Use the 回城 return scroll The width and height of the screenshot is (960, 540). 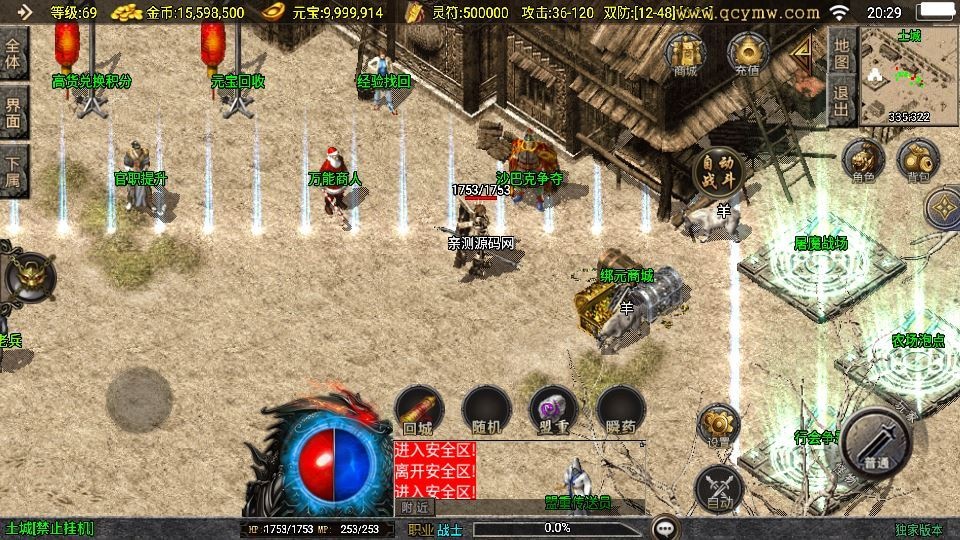coord(418,410)
